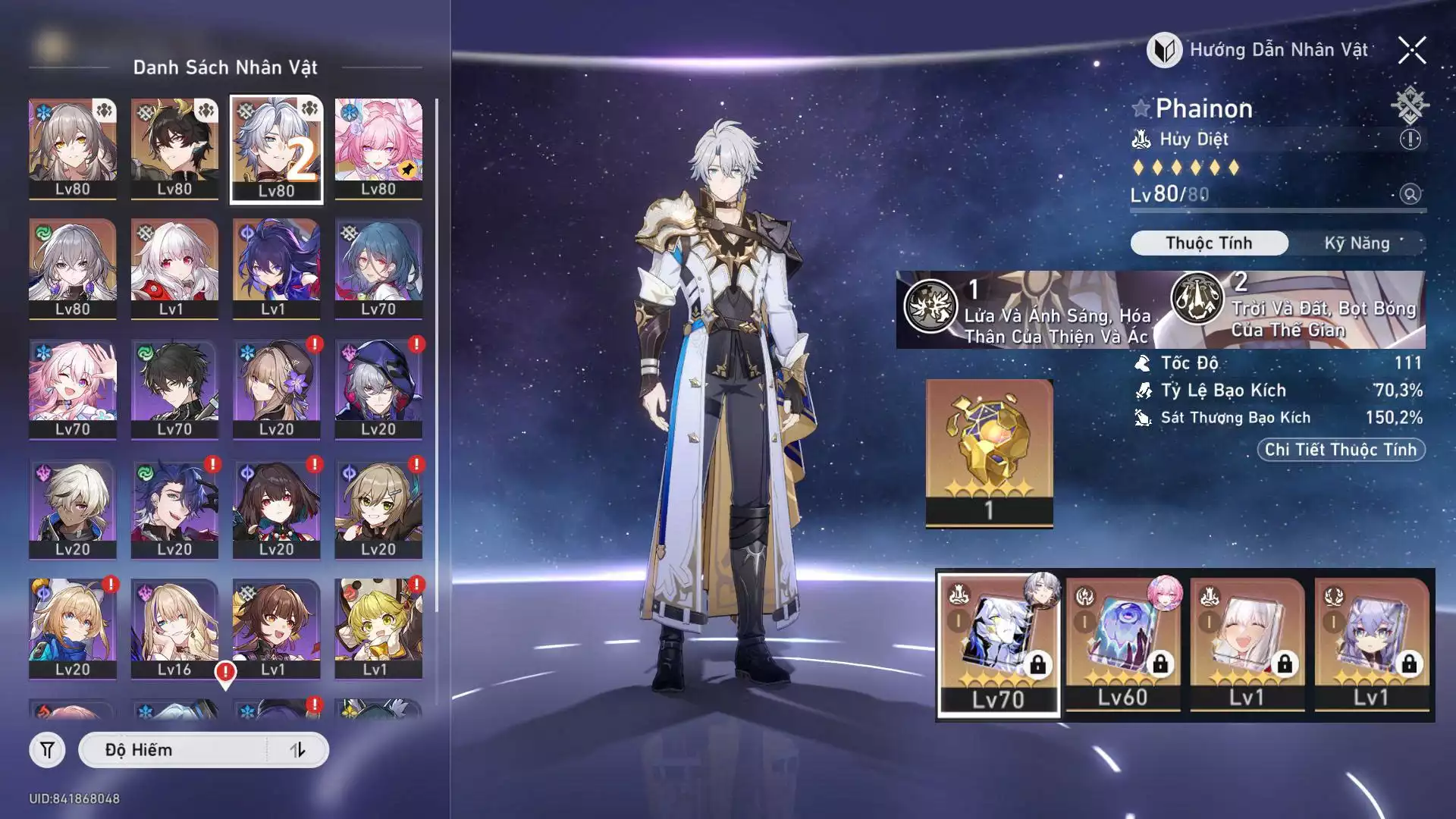Image resolution: width=1456 pixels, height=819 pixels.
Task: Choose the Lv60 light cone card
Action: coord(1123,645)
